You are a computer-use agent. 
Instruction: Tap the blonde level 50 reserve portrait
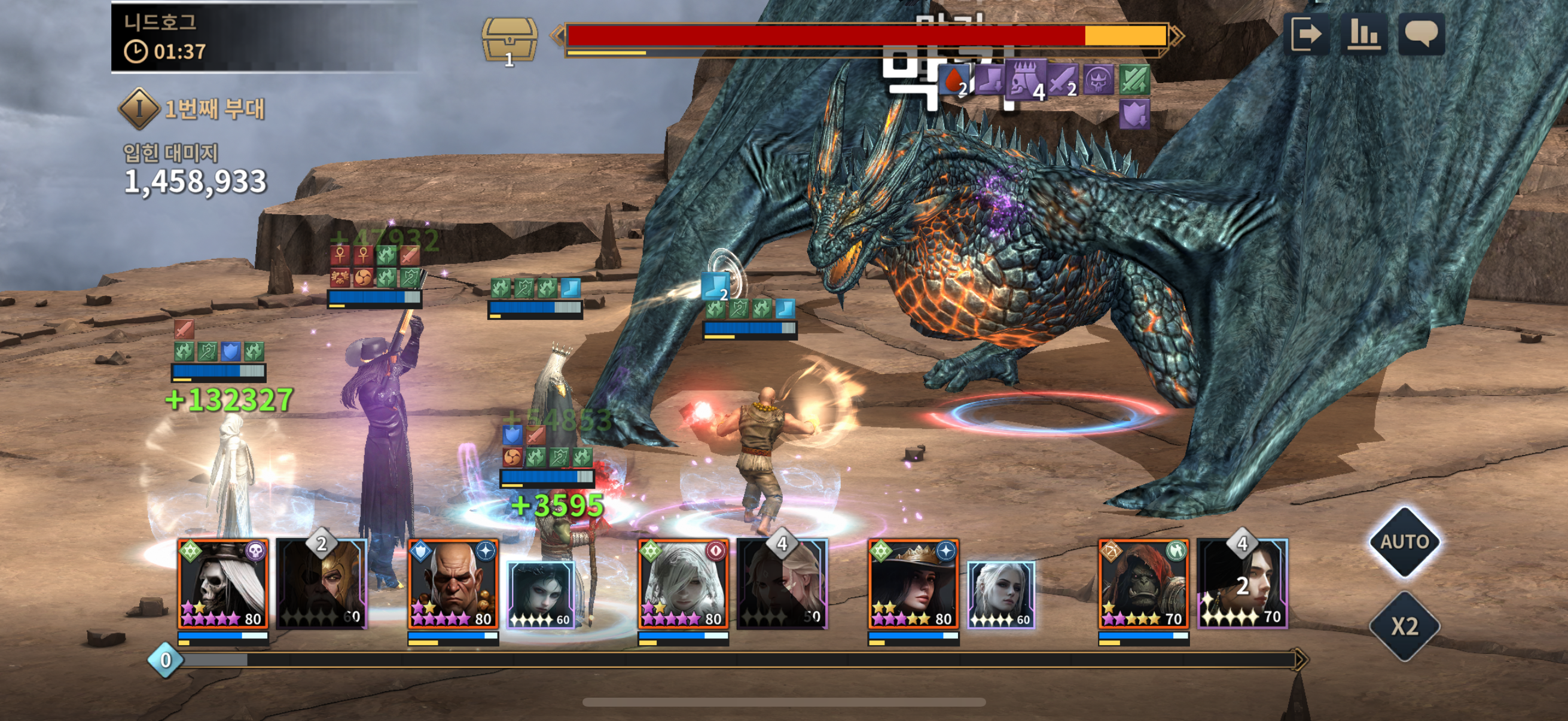(782, 583)
